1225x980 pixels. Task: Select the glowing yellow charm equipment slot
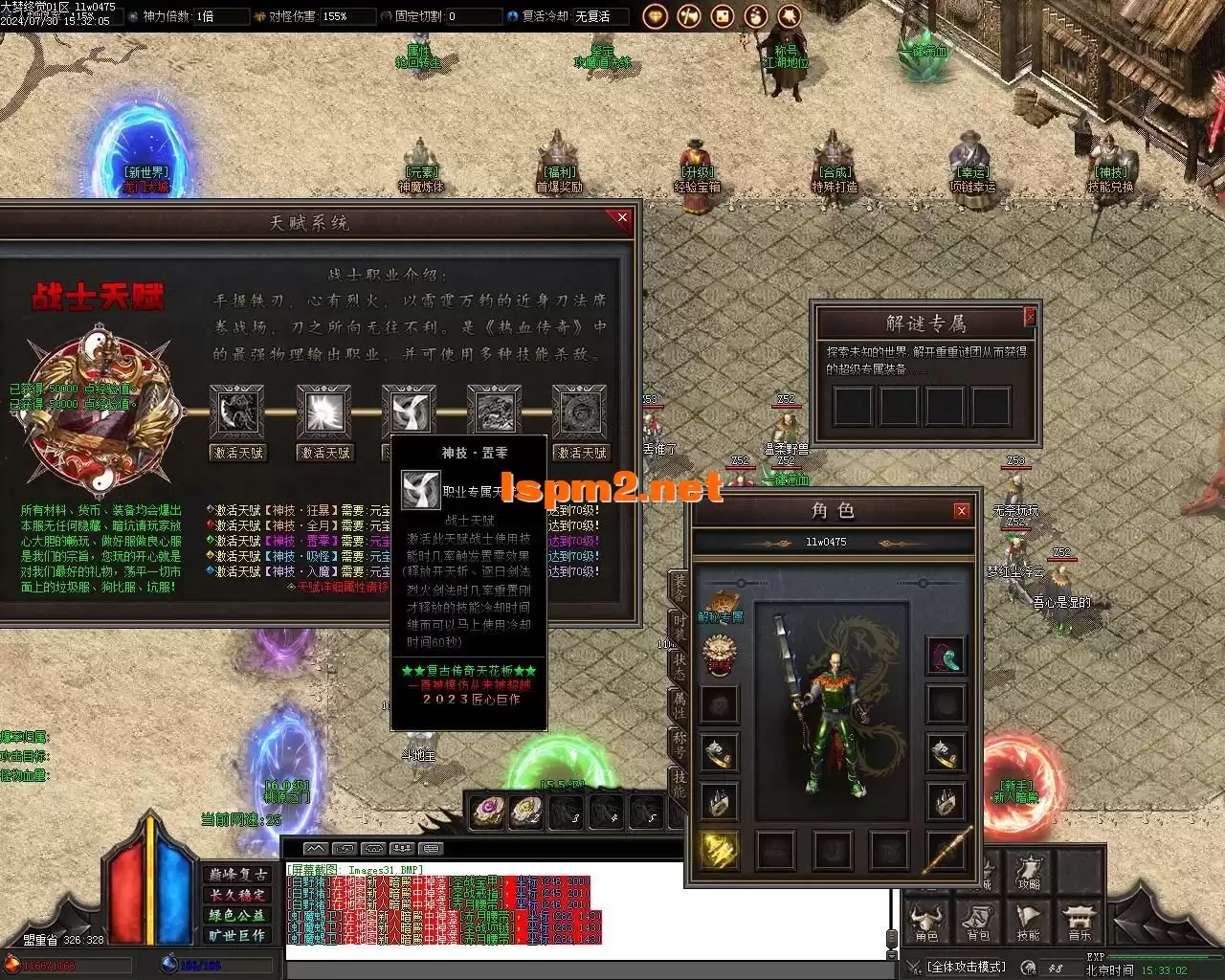(719, 849)
